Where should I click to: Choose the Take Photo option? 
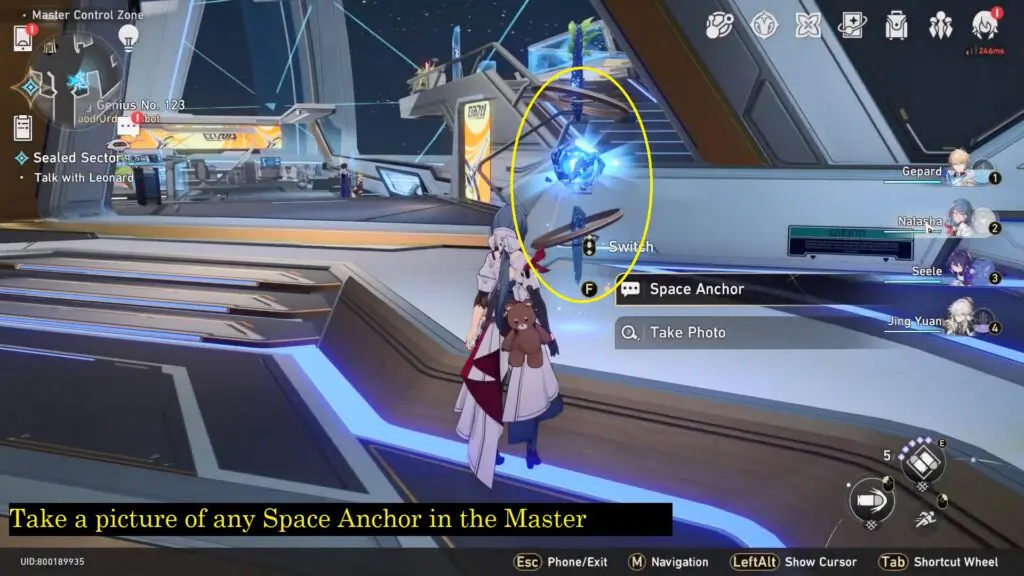coord(687,332)
